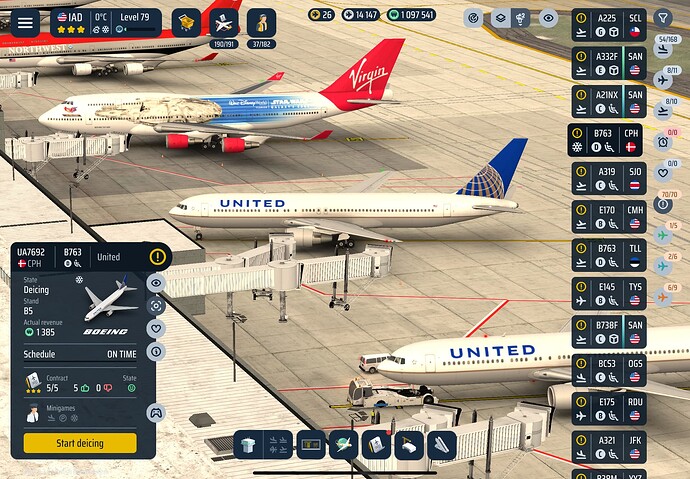Viewport: 690px width, 479px height.
Task: Open the hamburger main menu
Action: click(x=25, y=21)
